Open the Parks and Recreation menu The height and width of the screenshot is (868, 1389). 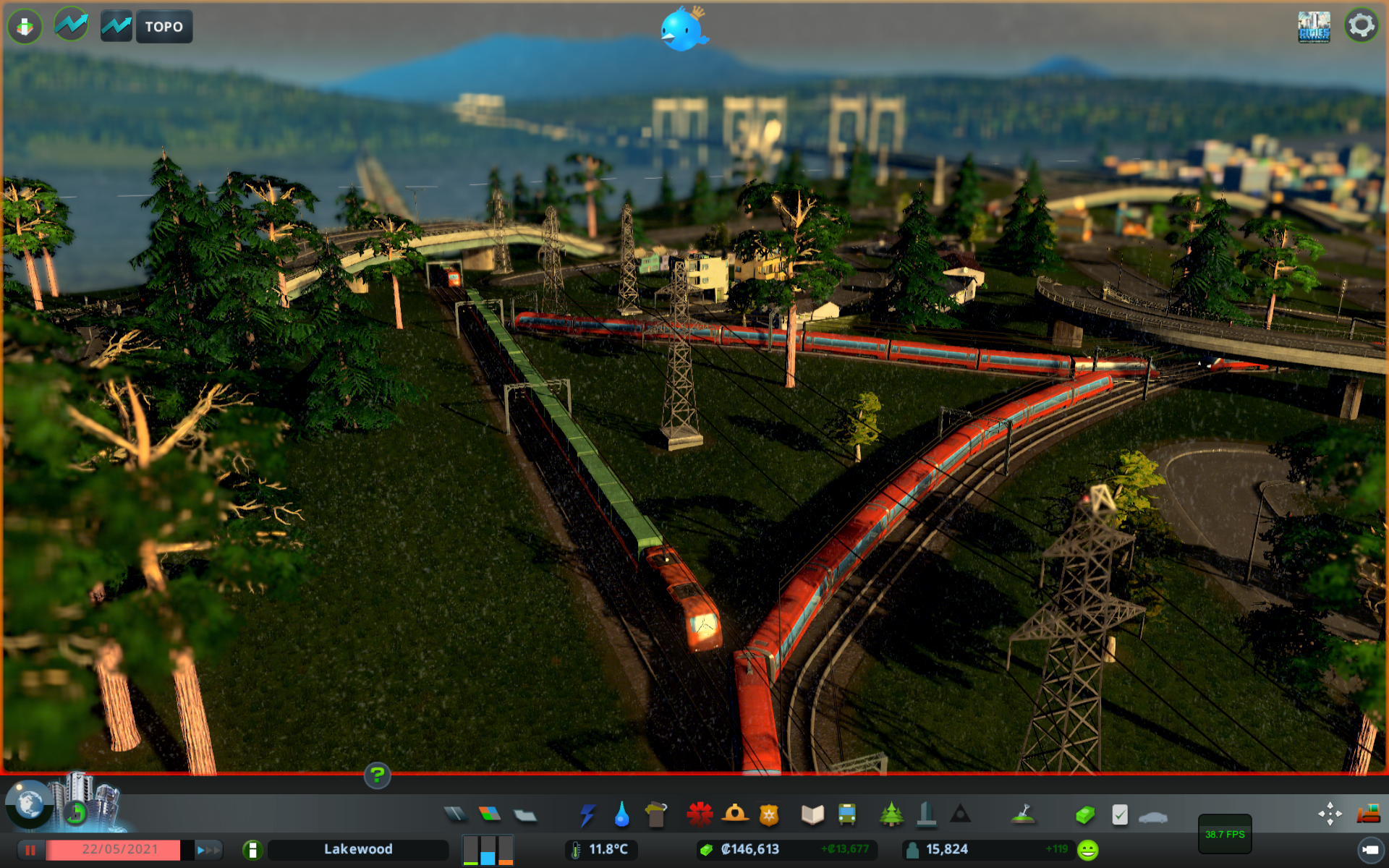(891, 814)
